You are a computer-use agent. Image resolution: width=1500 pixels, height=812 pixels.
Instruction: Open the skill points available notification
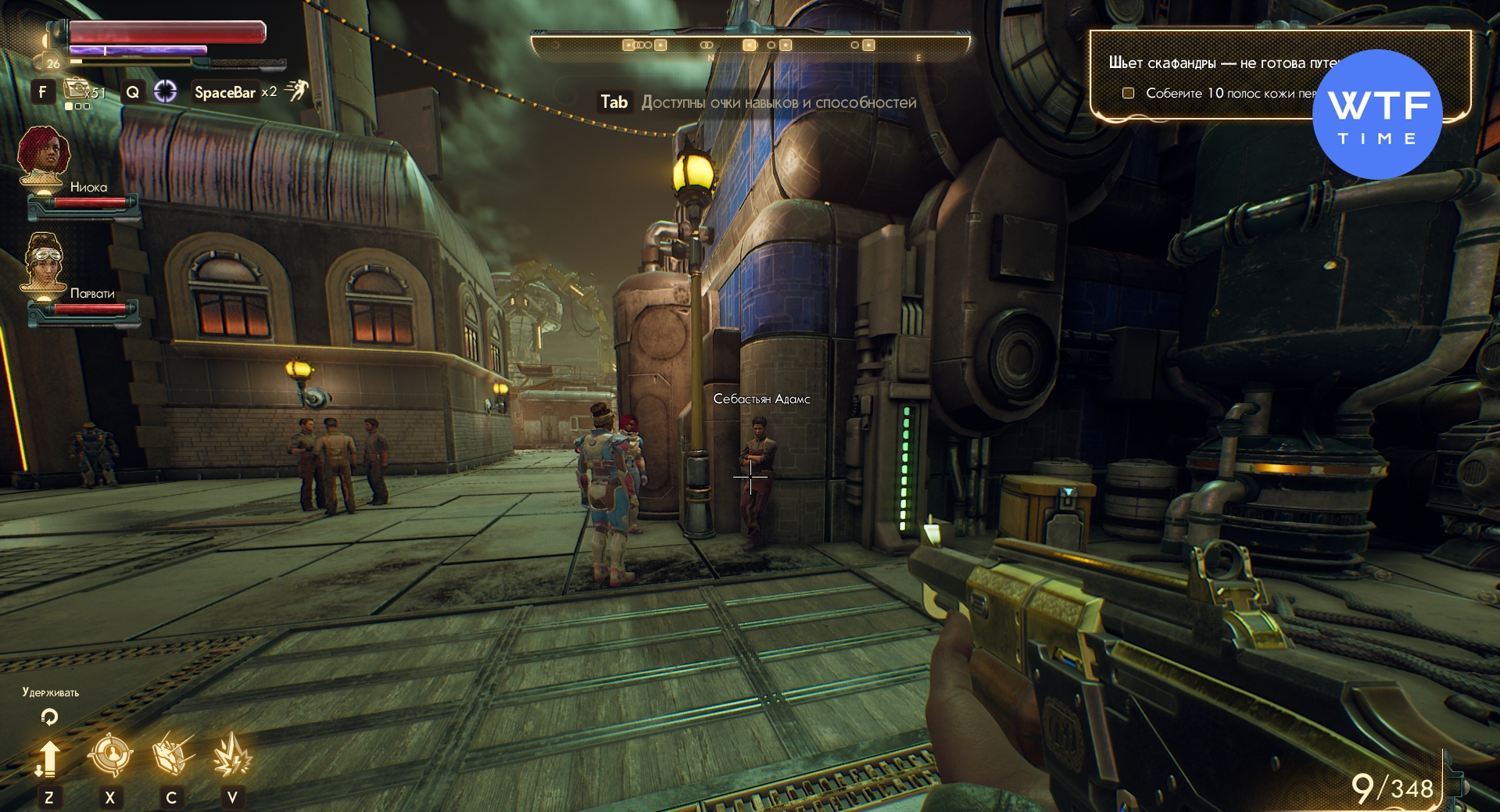tap(757, 102)
